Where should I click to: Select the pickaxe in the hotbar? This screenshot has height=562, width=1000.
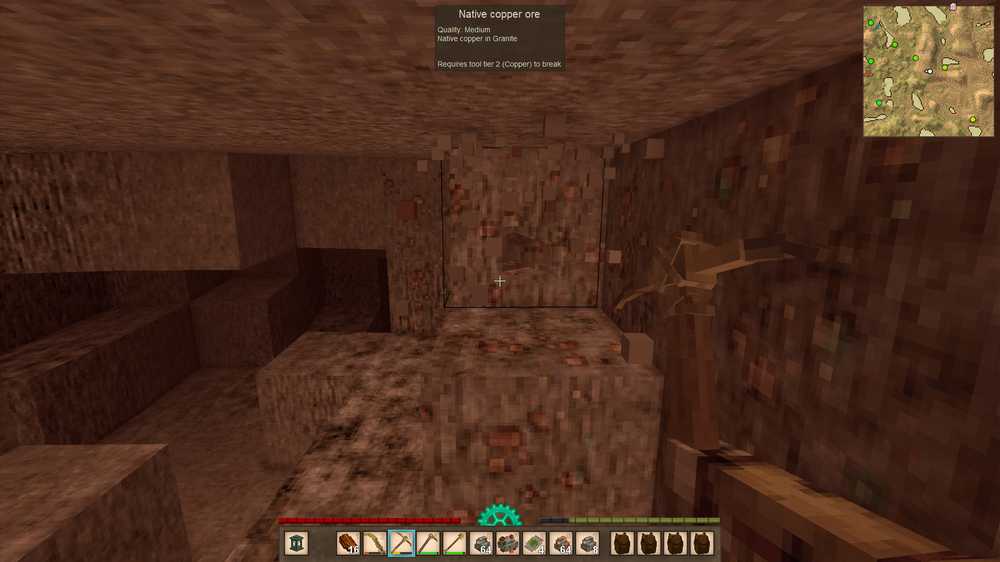point(401,543)
